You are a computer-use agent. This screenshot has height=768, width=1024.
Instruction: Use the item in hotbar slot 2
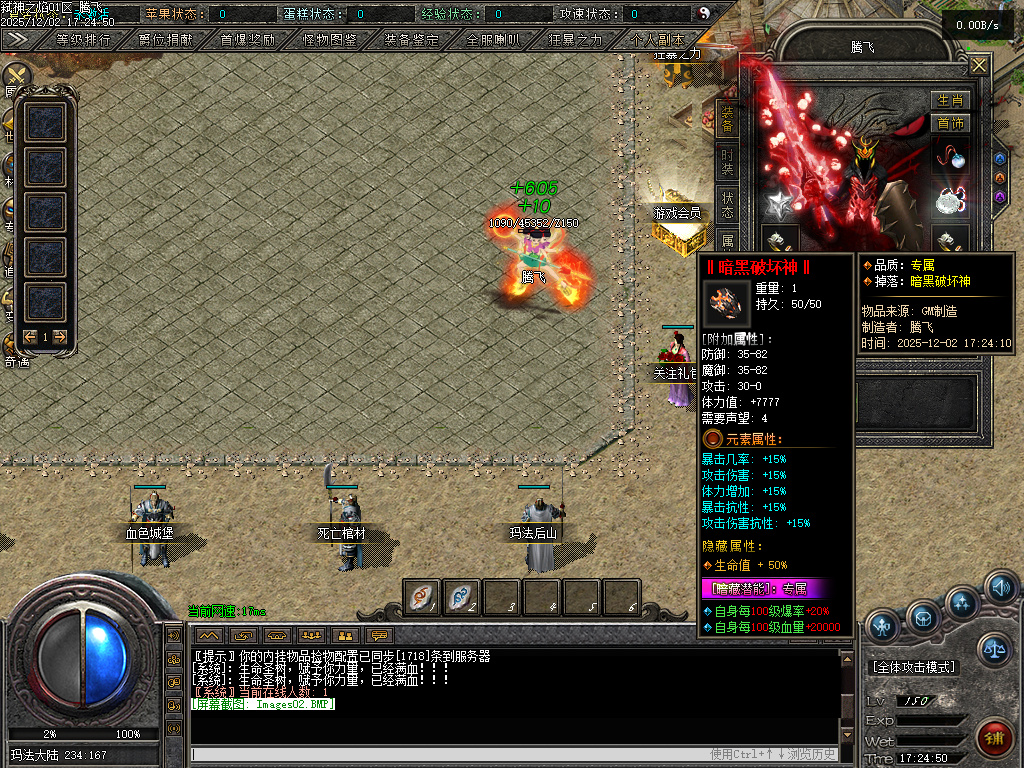point(461,597)
